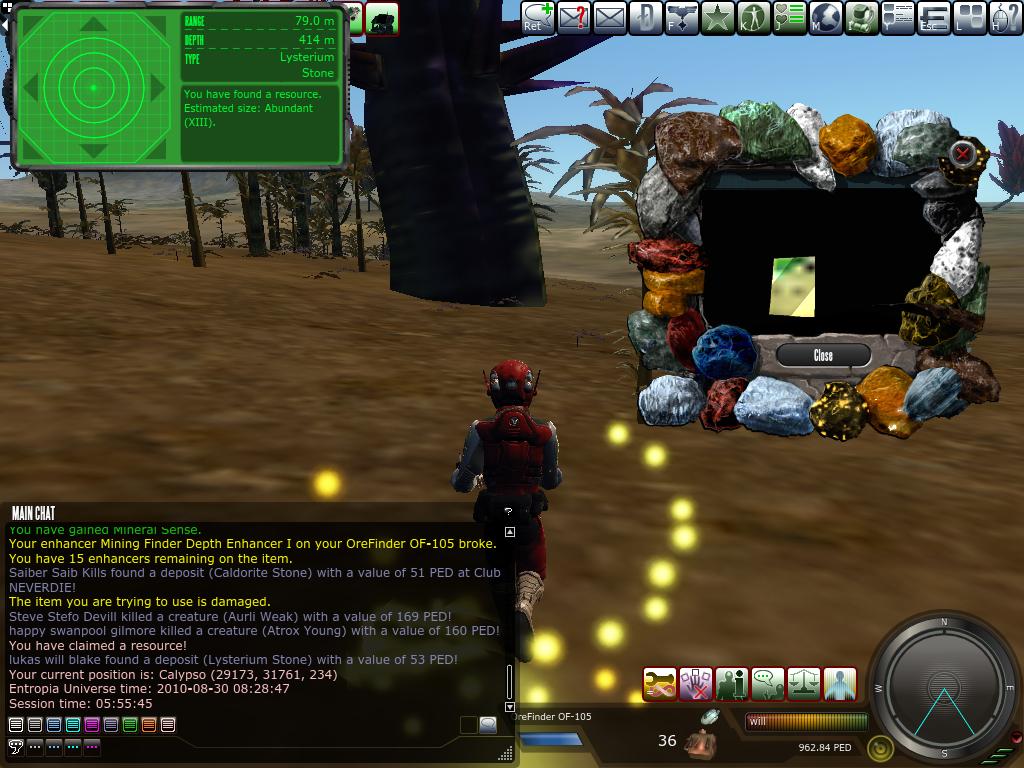This screenshot has width=1024, height=768.
Task: Select the green chat filter button
Action: [129, 724]
